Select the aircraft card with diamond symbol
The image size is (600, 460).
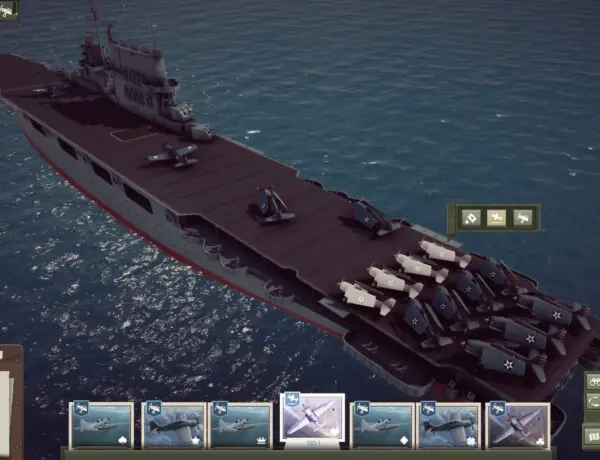point(382,425)
